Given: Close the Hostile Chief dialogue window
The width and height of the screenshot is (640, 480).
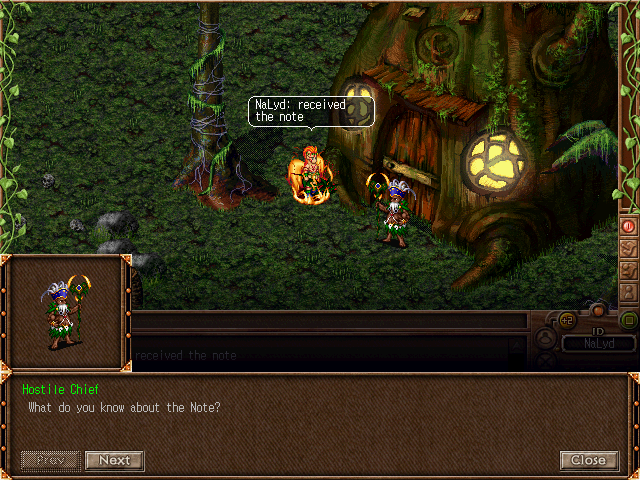Looking at the screenshot, I should 588,460.
